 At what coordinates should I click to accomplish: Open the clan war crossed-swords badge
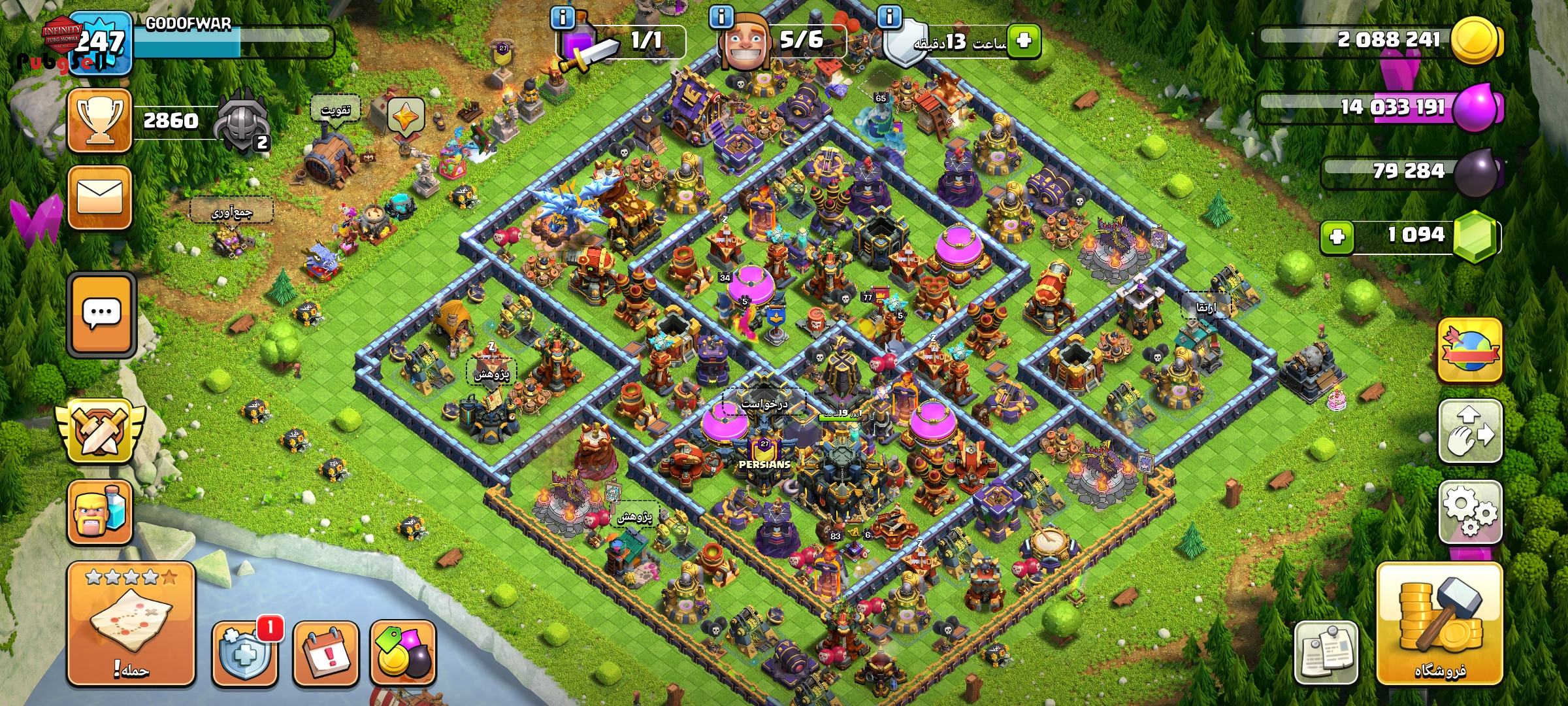[100, 431]
